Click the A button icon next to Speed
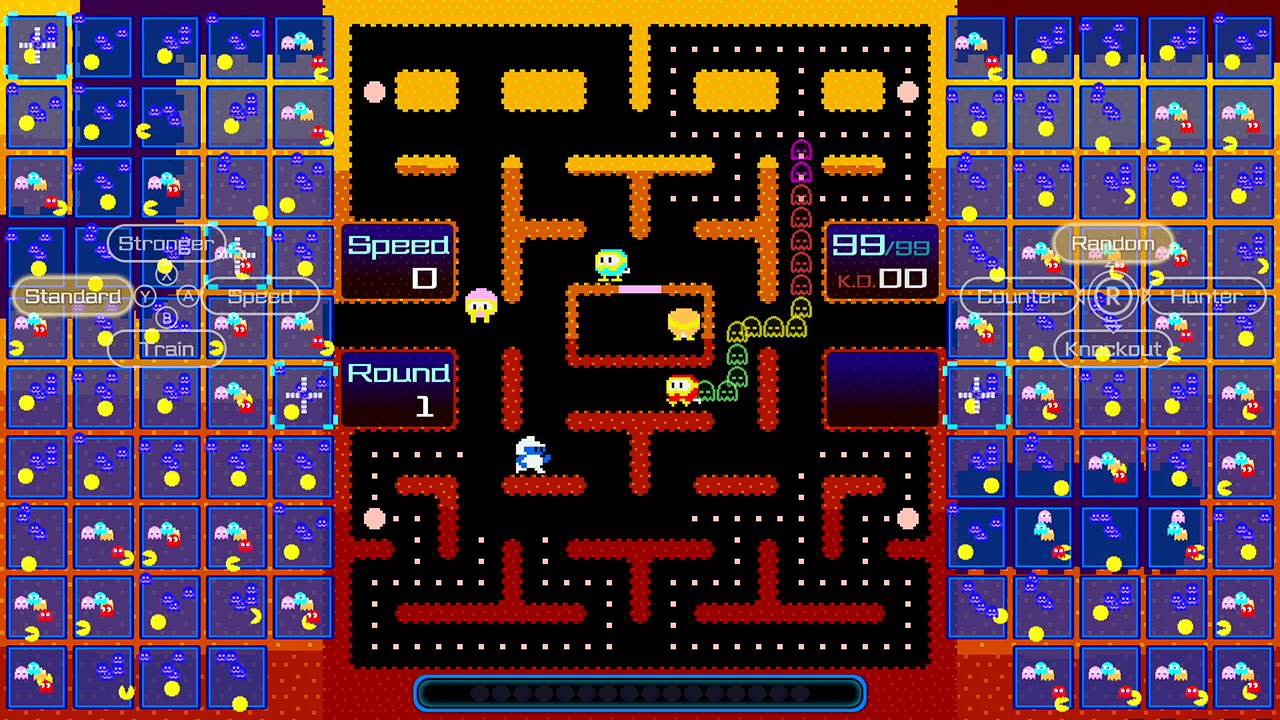 [188, 296]
